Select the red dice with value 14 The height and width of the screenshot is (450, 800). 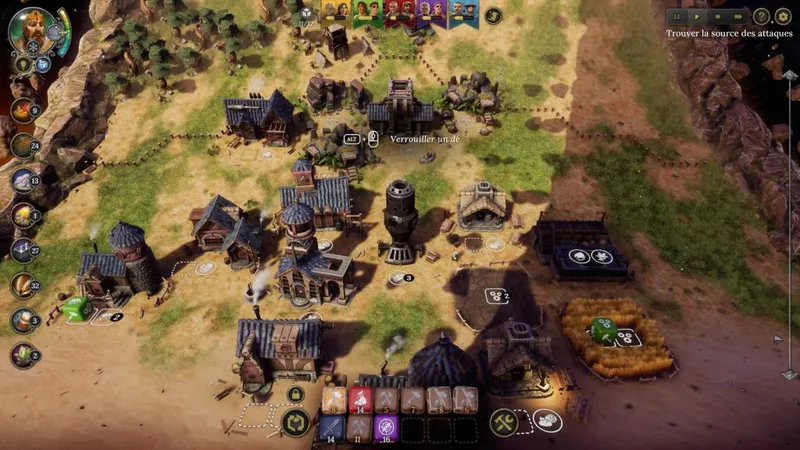[x=360, y=401]
